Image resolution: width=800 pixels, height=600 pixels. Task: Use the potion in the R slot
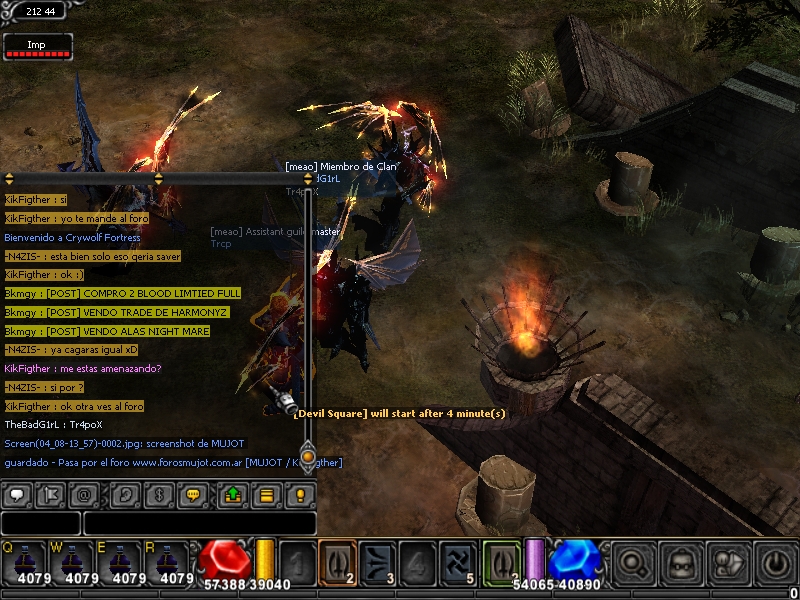click(x=172, y=562)
